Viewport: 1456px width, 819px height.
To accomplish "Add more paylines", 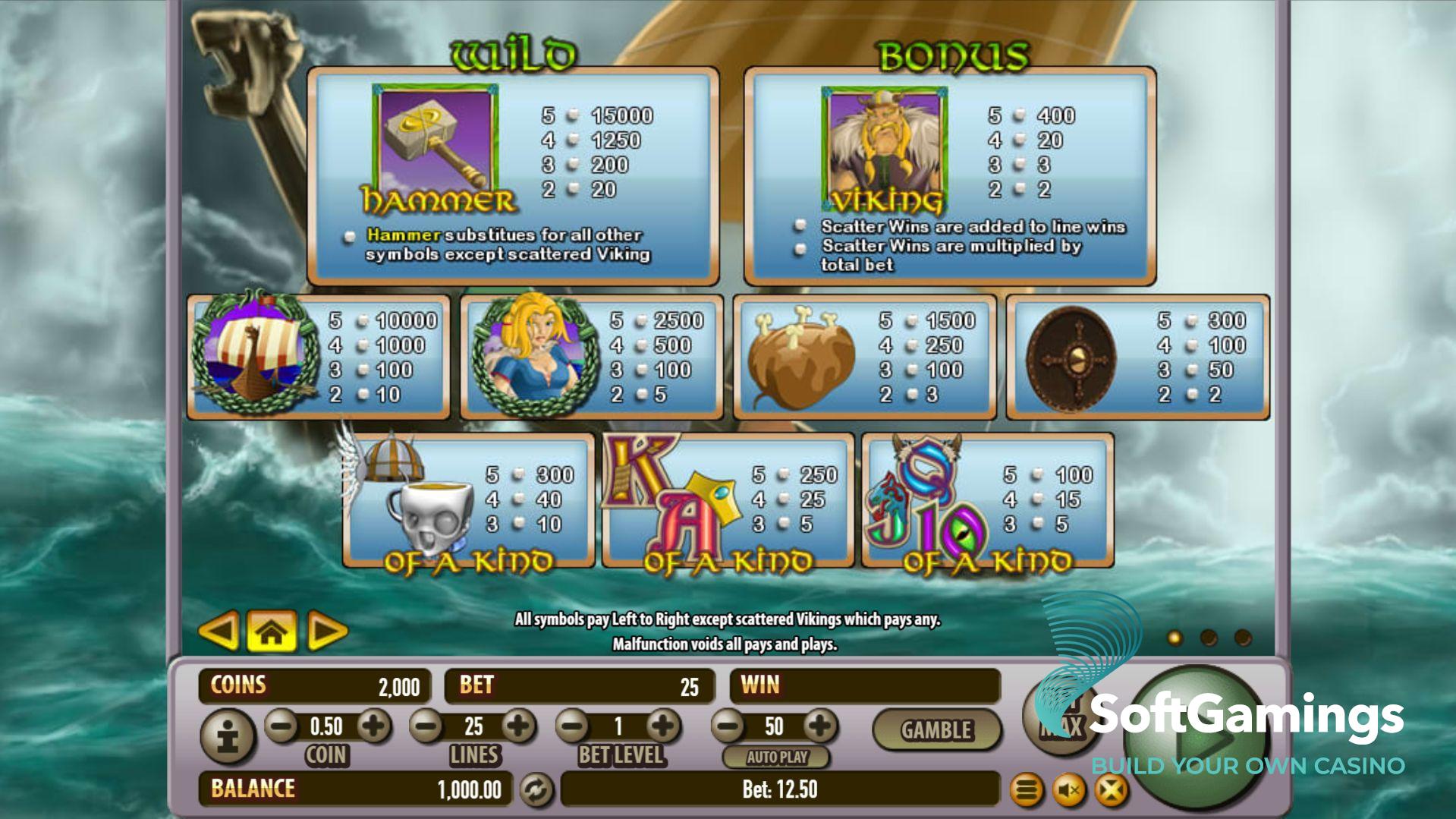I will click(519, 726).
